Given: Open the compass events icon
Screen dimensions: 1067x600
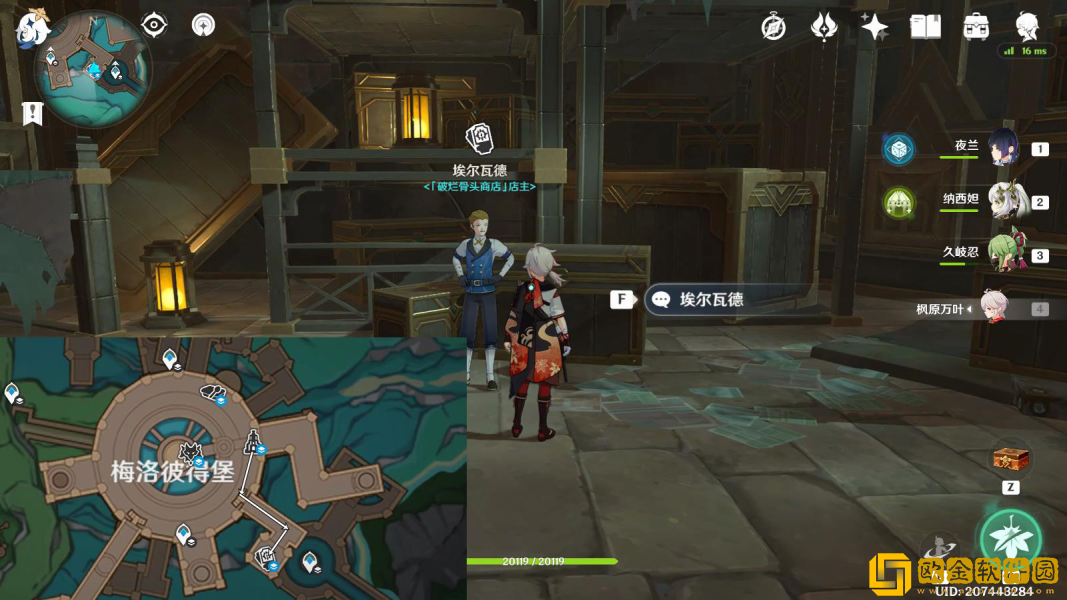Looking at the screenshot, I should coord(773,27).
